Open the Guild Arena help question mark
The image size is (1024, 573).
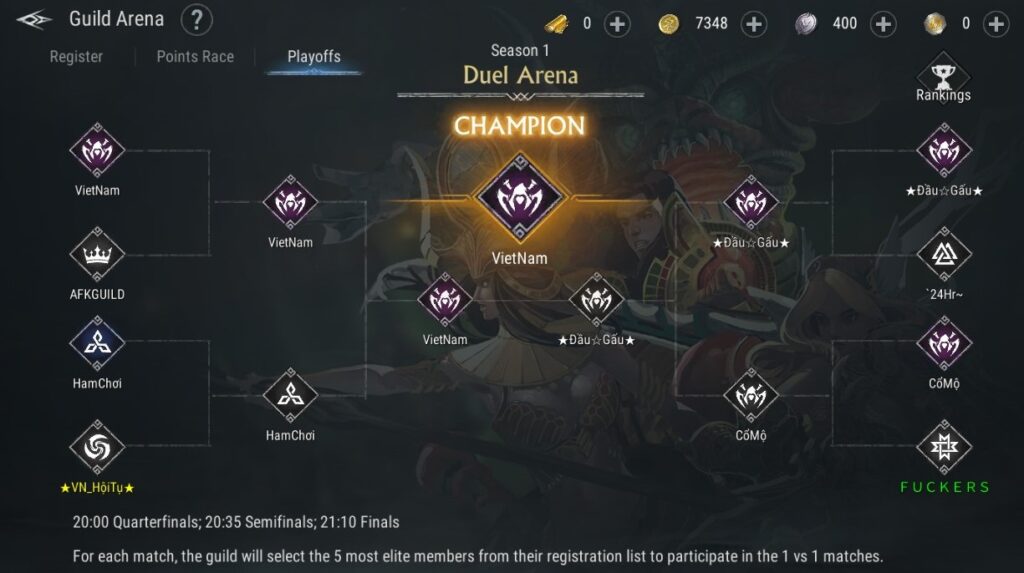pyautogui.click(x=197, y=19)
